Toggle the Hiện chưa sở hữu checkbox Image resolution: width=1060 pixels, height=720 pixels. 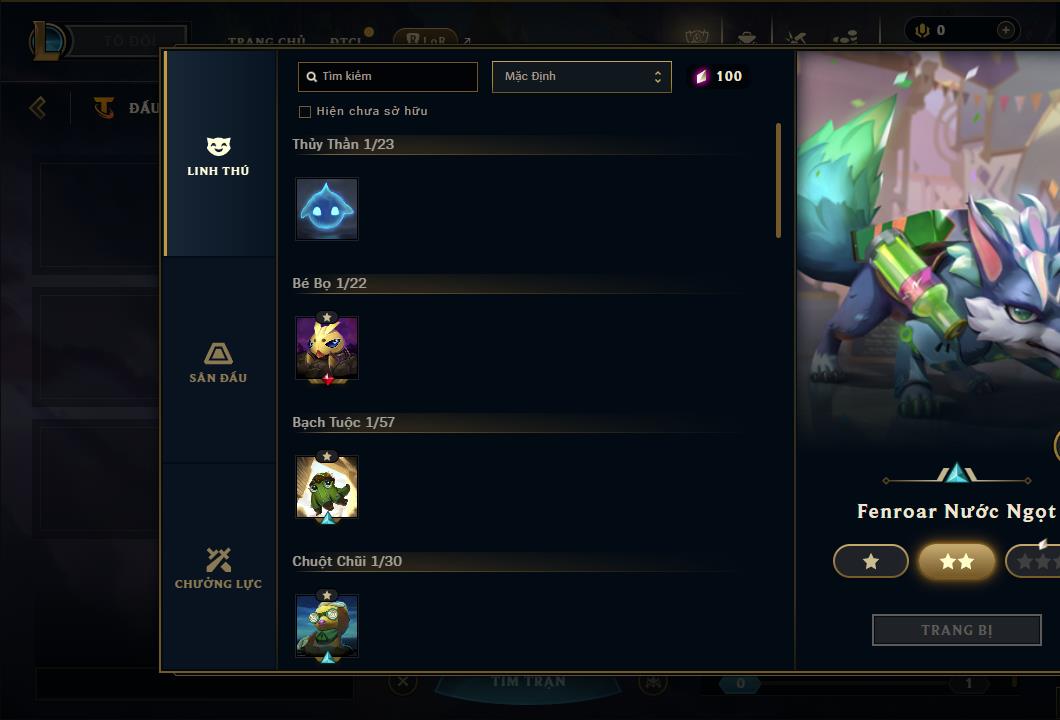click(x=305, y=111)
